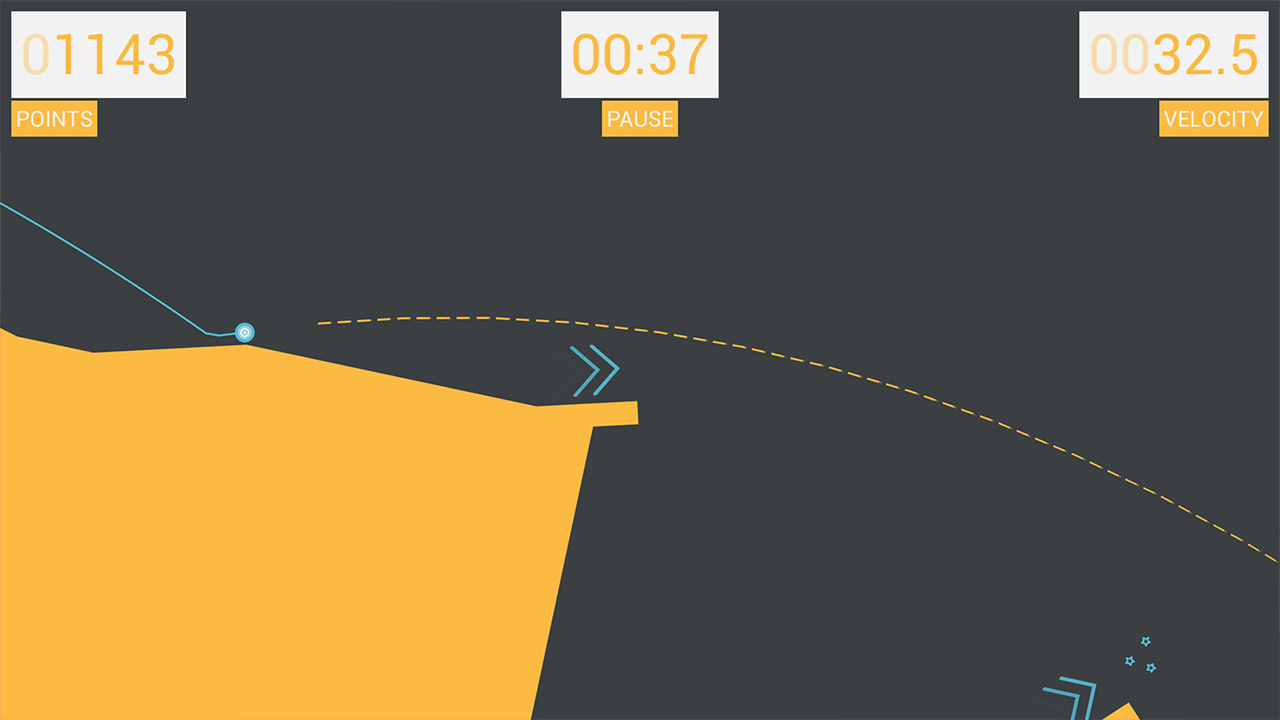
Task: Click the 00:37 timer display
Action: click(639, 55)
